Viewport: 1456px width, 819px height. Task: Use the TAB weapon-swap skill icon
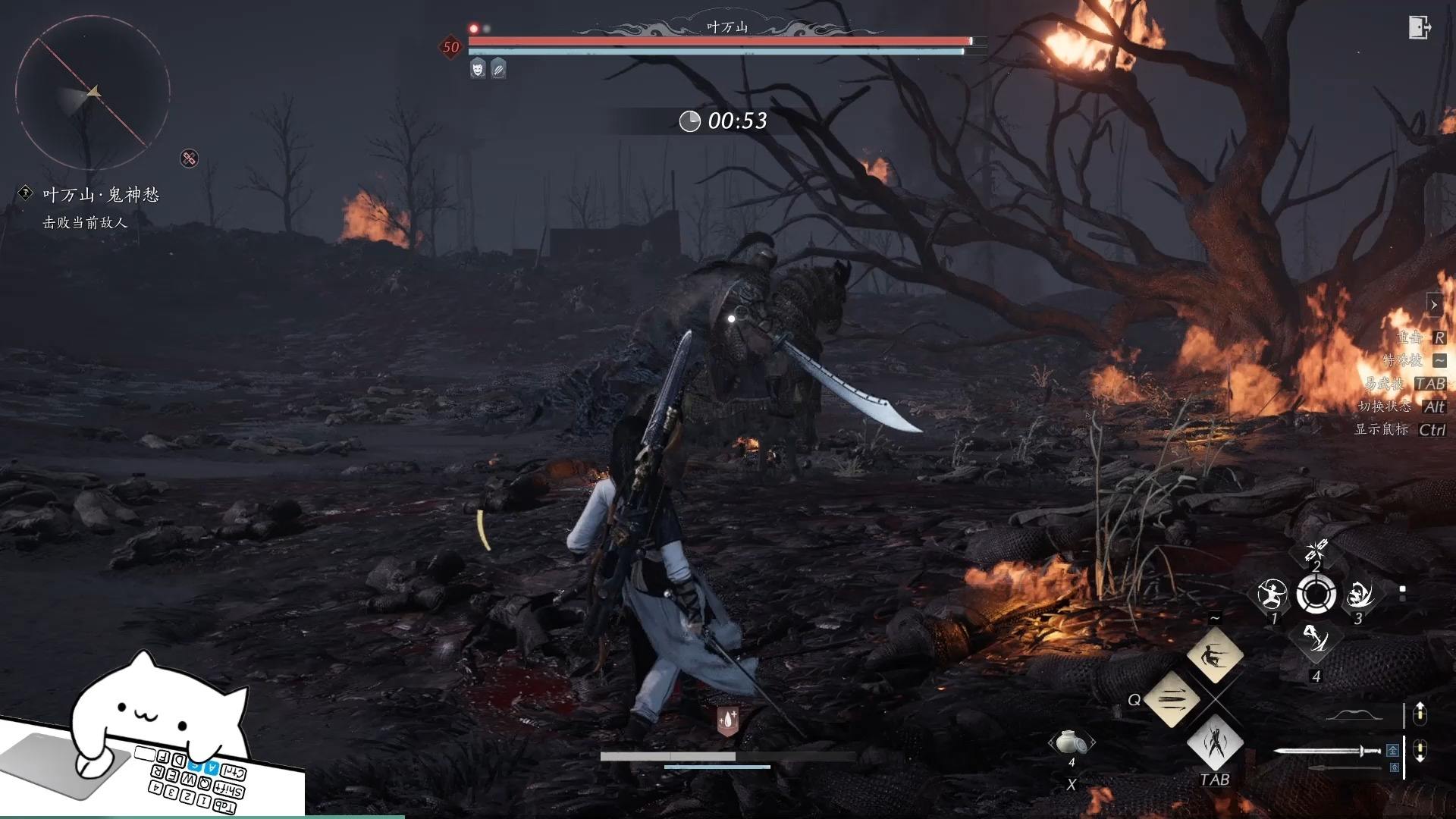(1214, 742)
